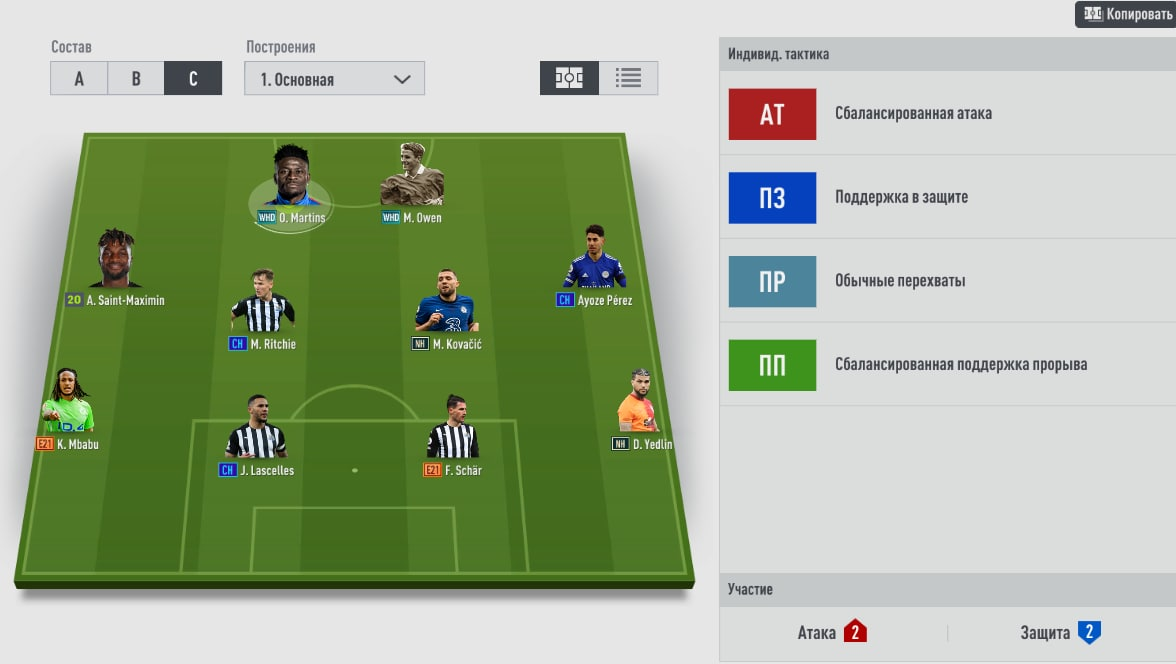Open the formation dropdown «1. Основная»
This screenshot has width=1176, height=664.
click(334, 79)
